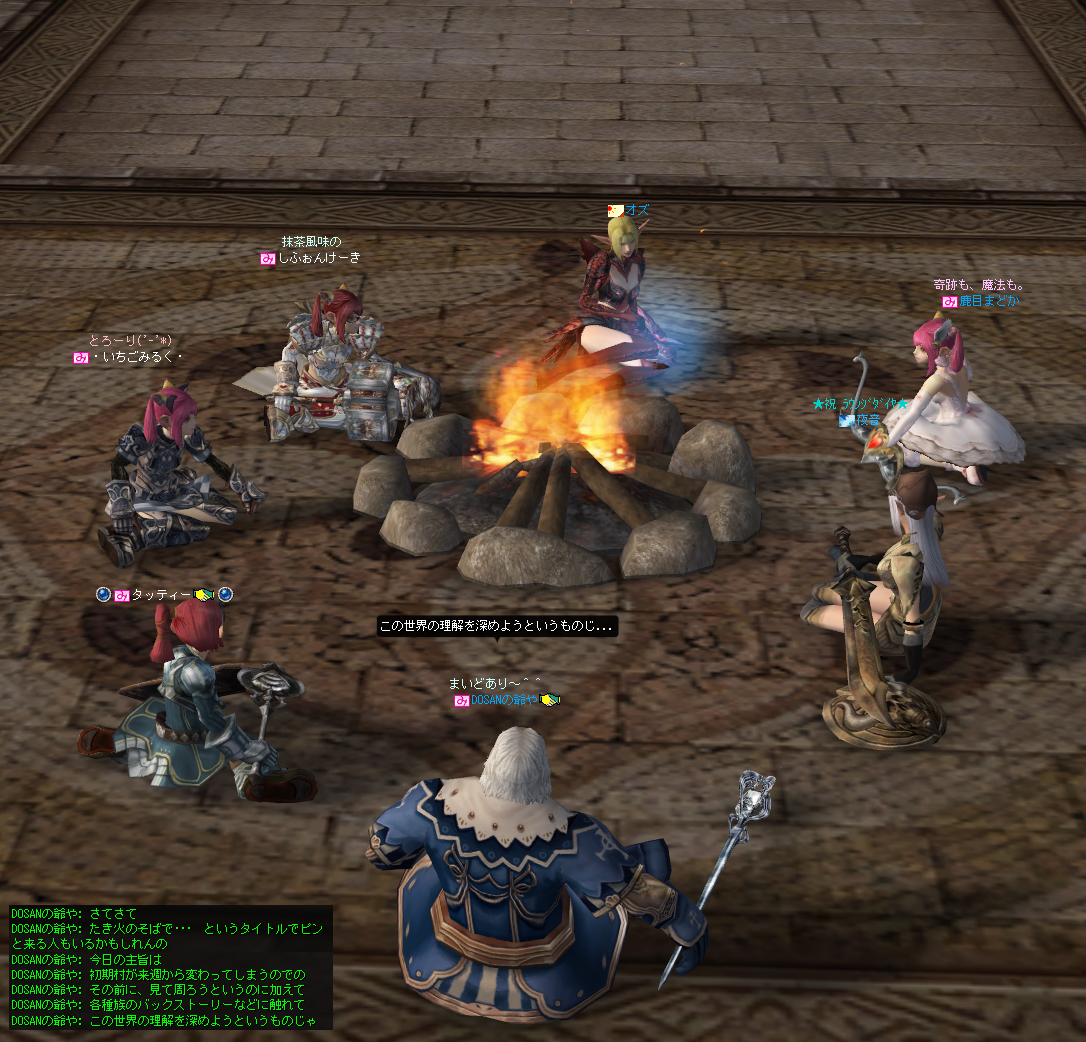Click the DOSANの爺や name label
This screenshot has width=1086, height=1042.
pyautogui.click(x=505, y=700)
